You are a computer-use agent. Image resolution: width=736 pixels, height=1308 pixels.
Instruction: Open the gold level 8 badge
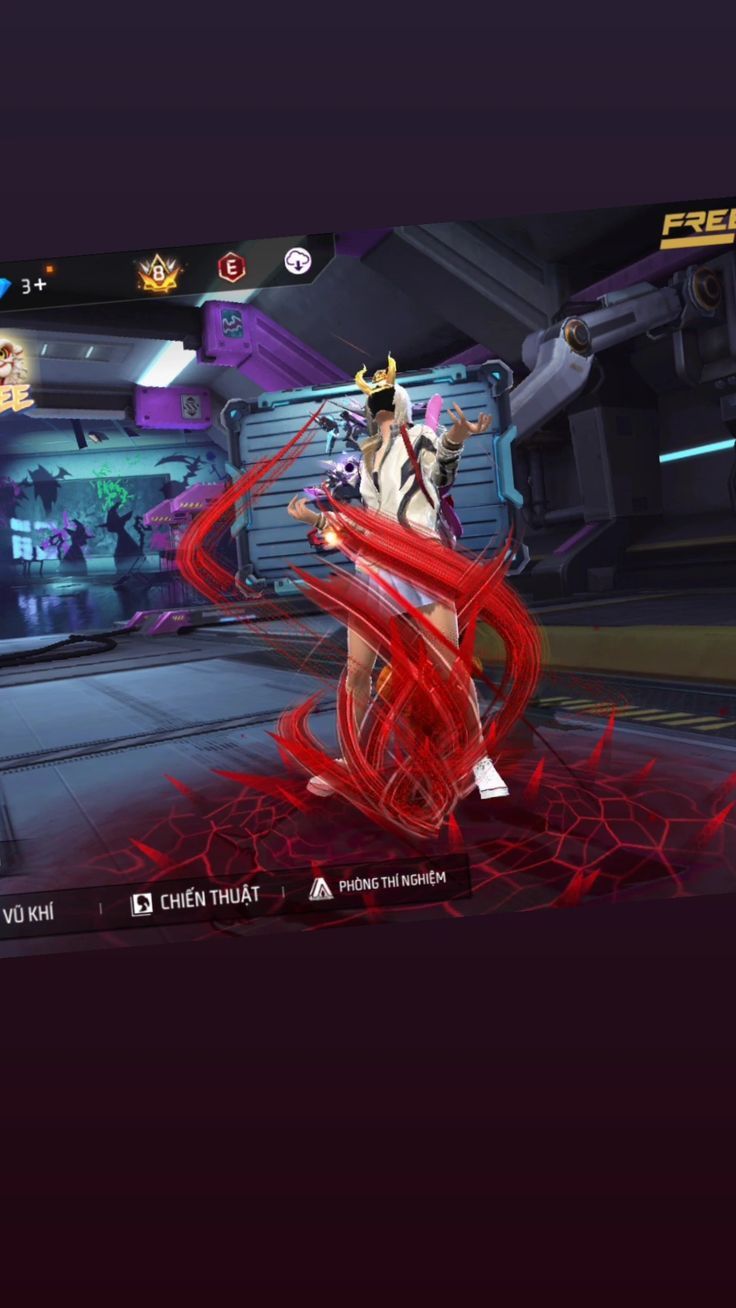158,273
